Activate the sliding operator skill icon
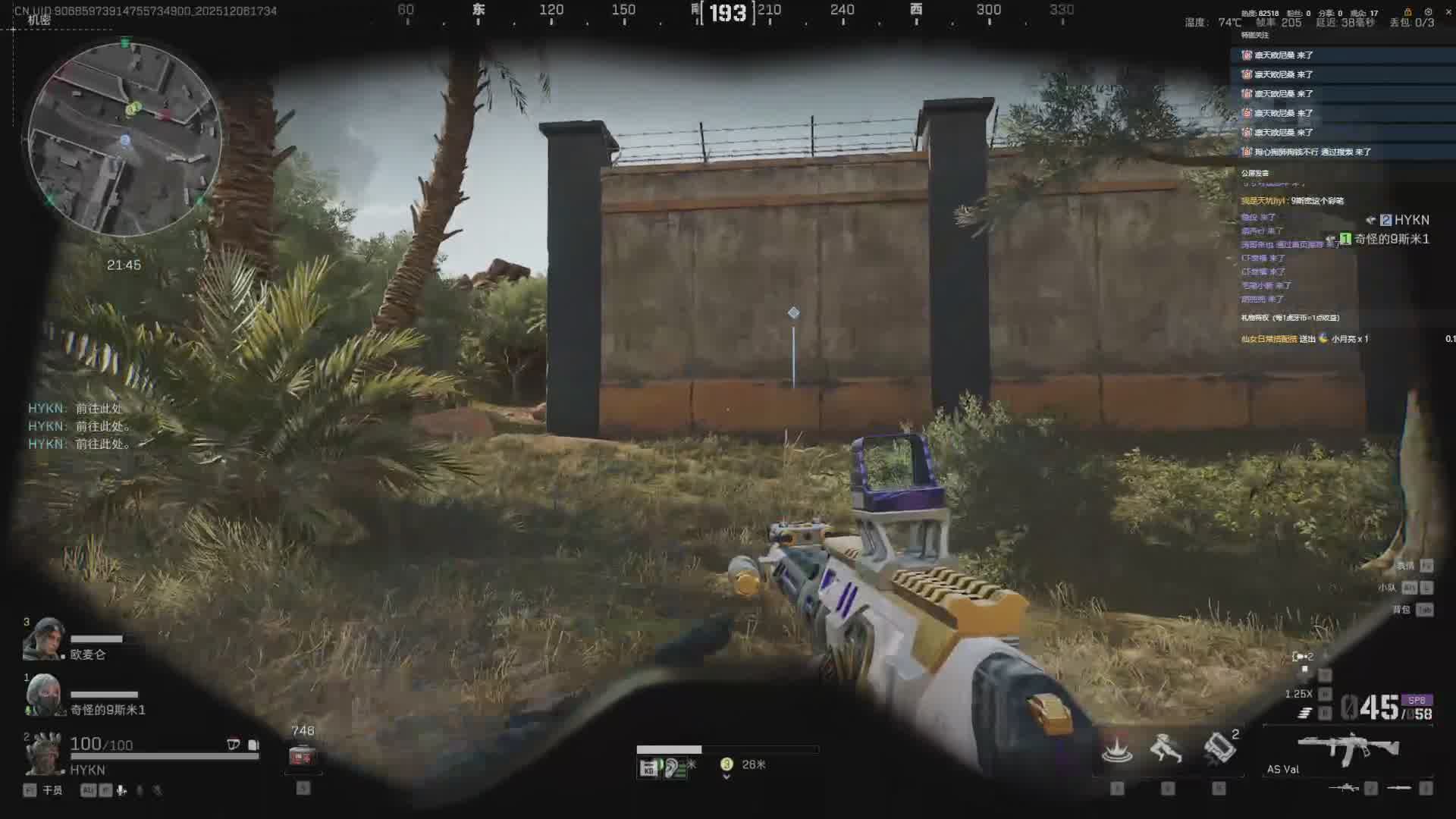 click(x=1166, y=748)
